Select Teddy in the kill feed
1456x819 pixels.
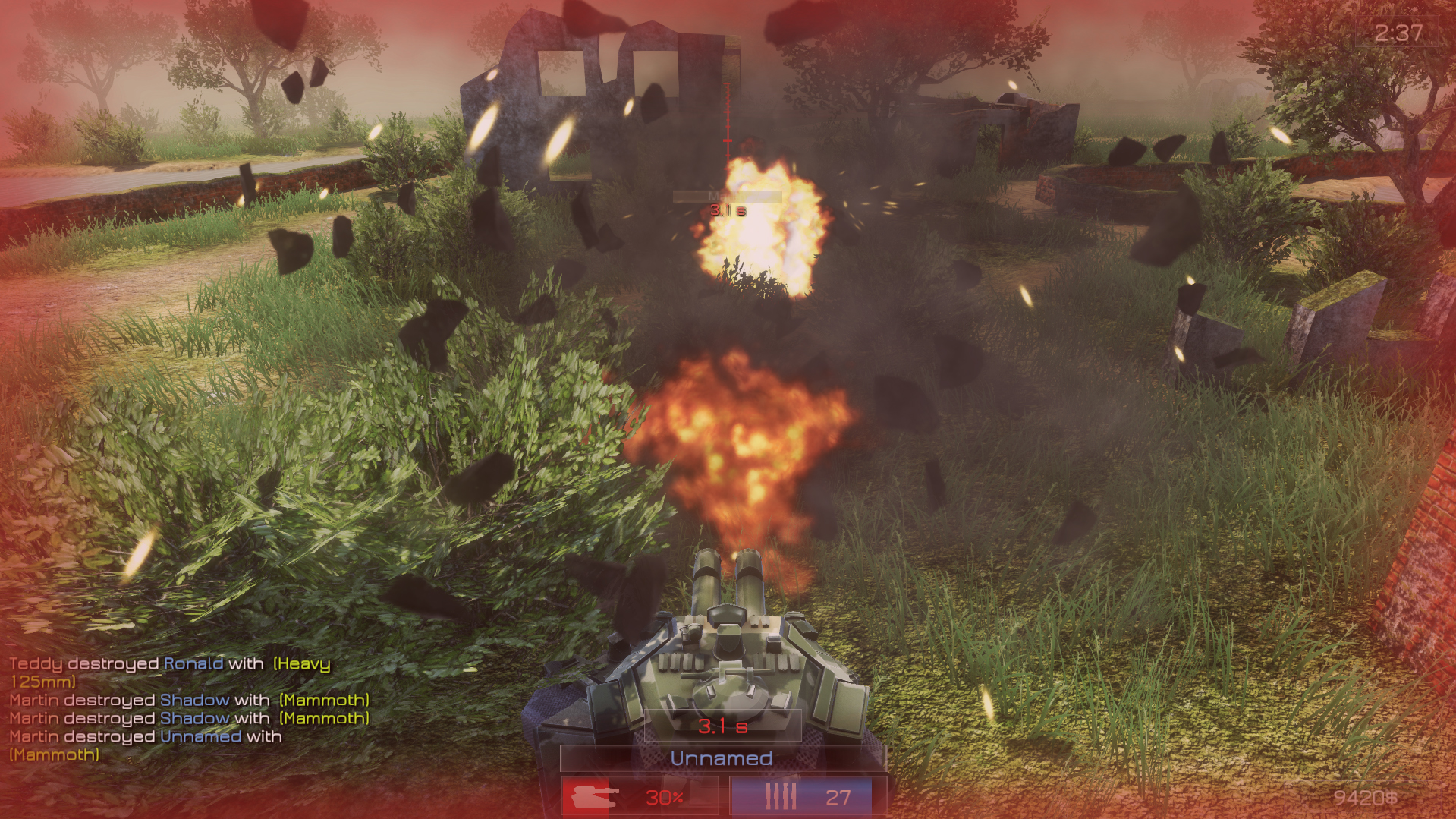point(34,663)
